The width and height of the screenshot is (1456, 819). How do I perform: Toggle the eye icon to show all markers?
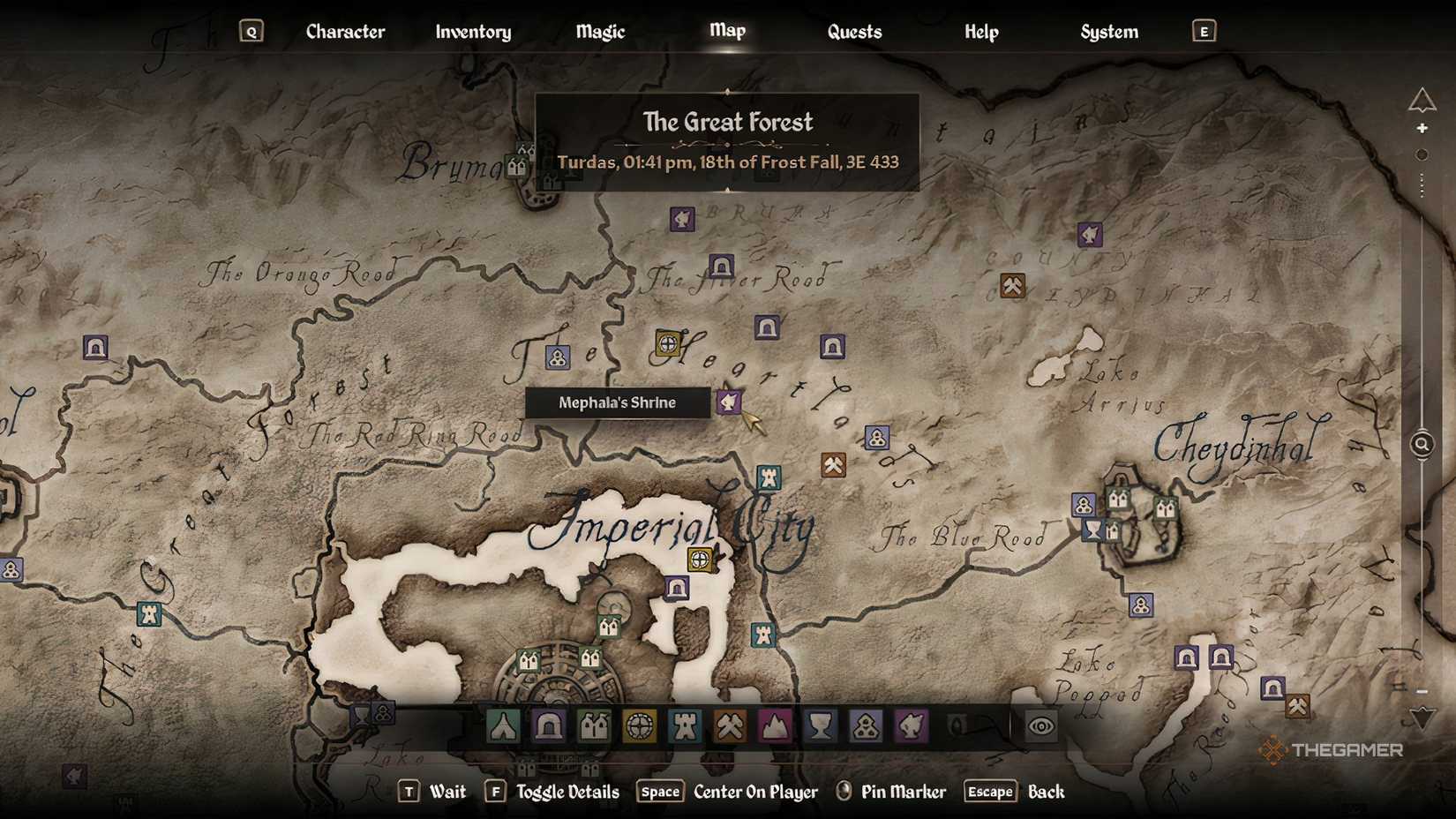click(x=1039, y=726)
